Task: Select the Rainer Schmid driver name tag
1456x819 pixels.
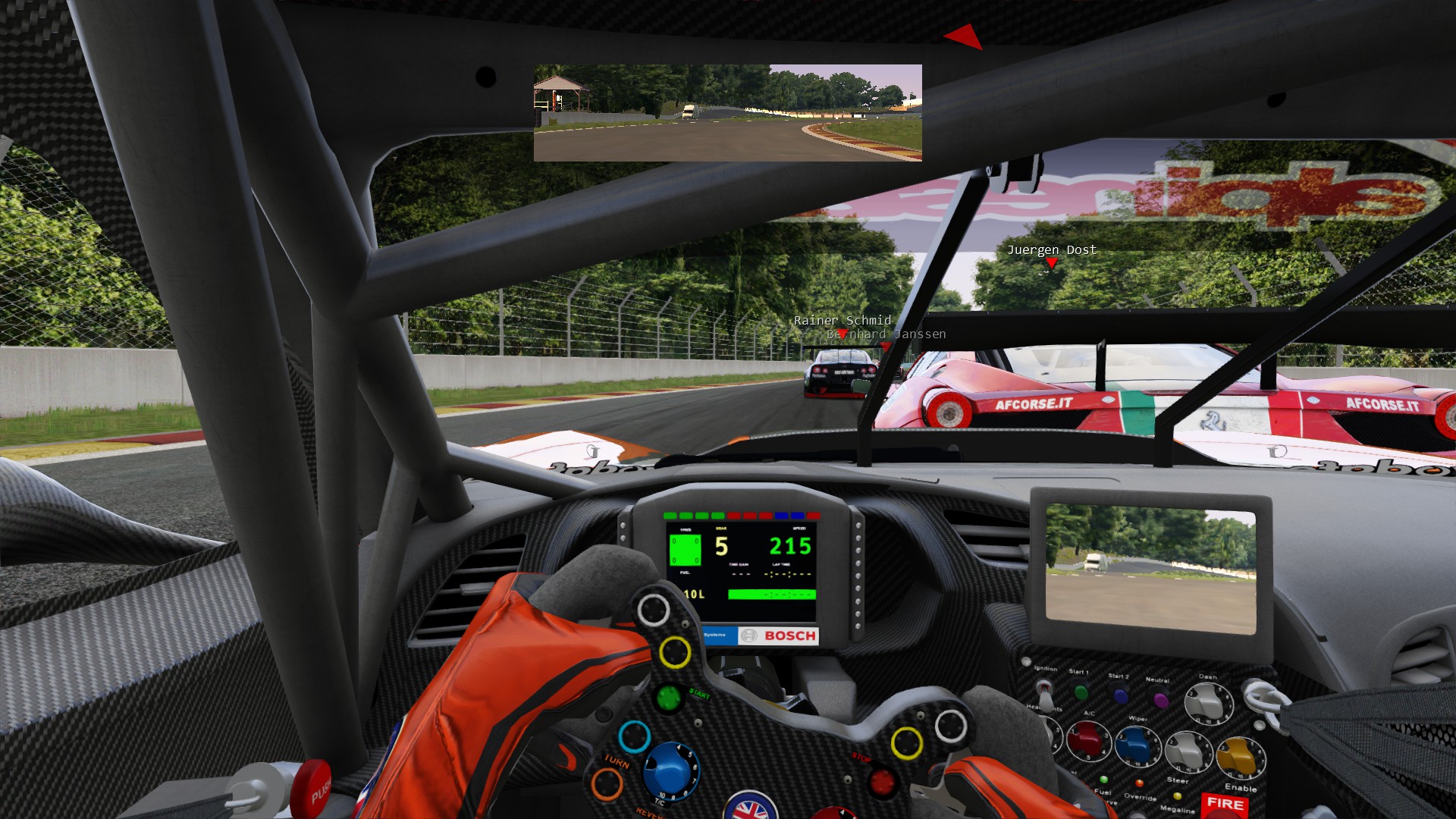Action: click(842, 320)
